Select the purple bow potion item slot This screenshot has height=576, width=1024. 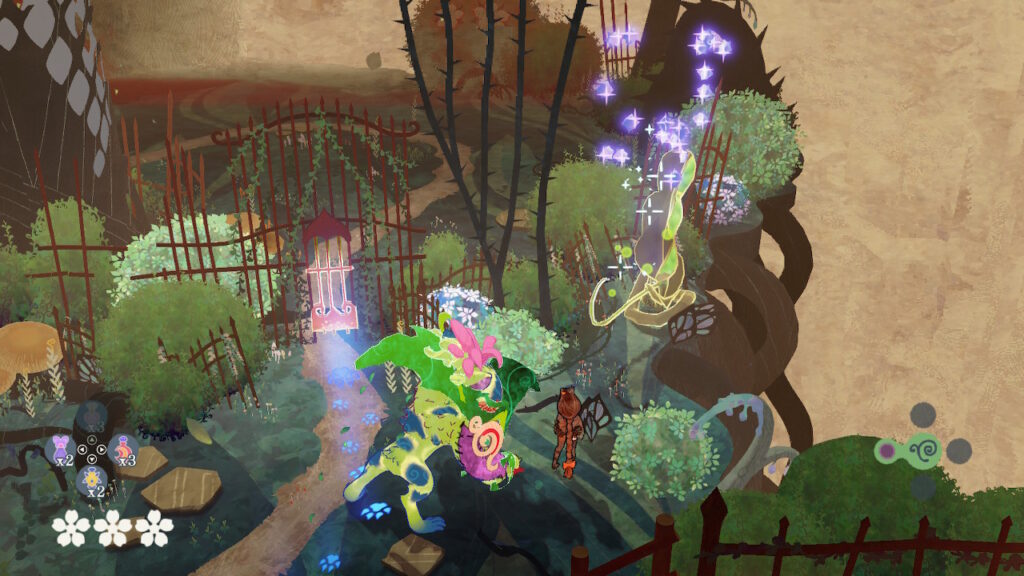point(59,449)
